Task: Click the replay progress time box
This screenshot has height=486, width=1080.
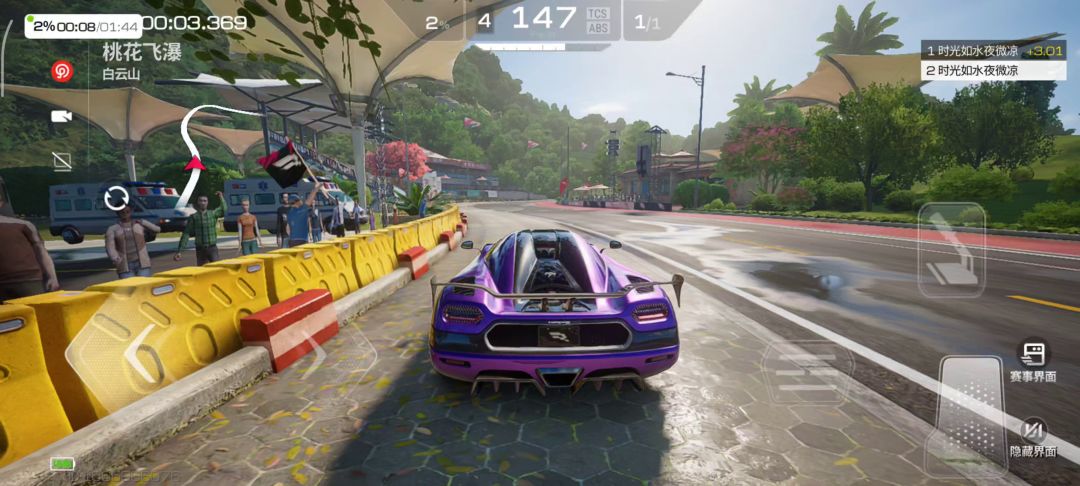Action: pyautogui.click(x=83, y=26)
